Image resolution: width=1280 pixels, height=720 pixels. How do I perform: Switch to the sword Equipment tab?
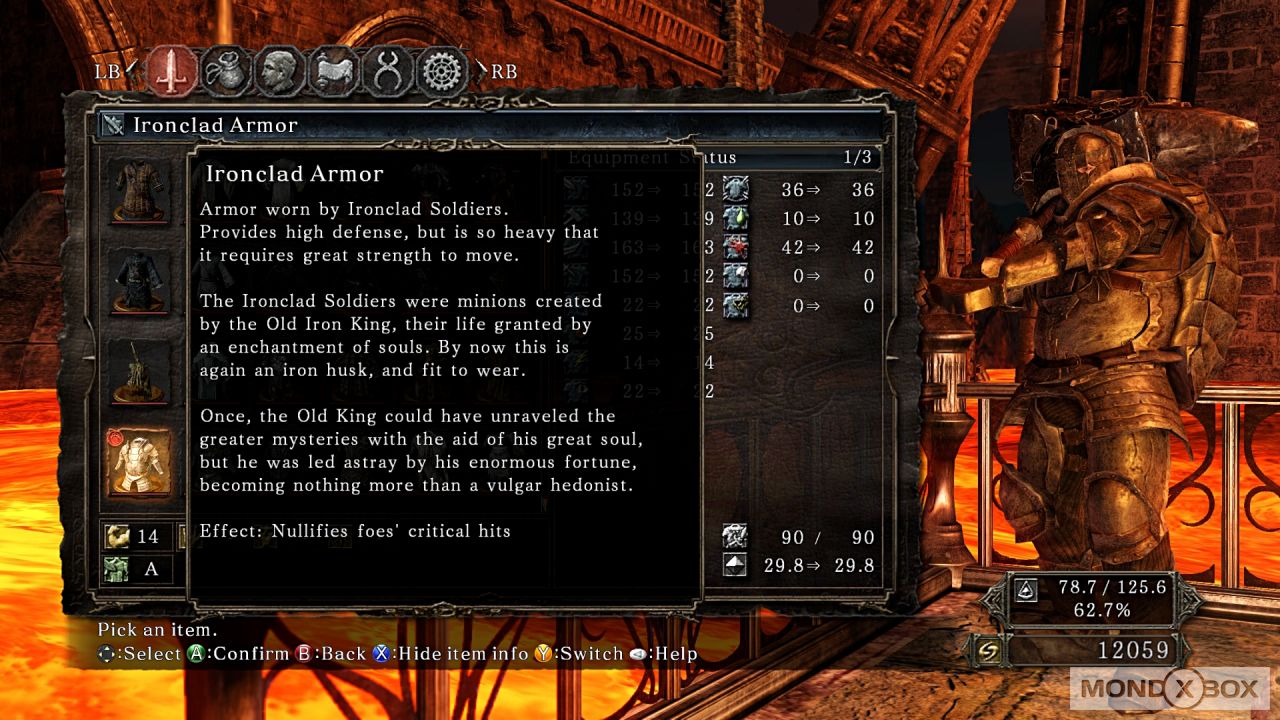pyautogui.click(x=172, y=71)
